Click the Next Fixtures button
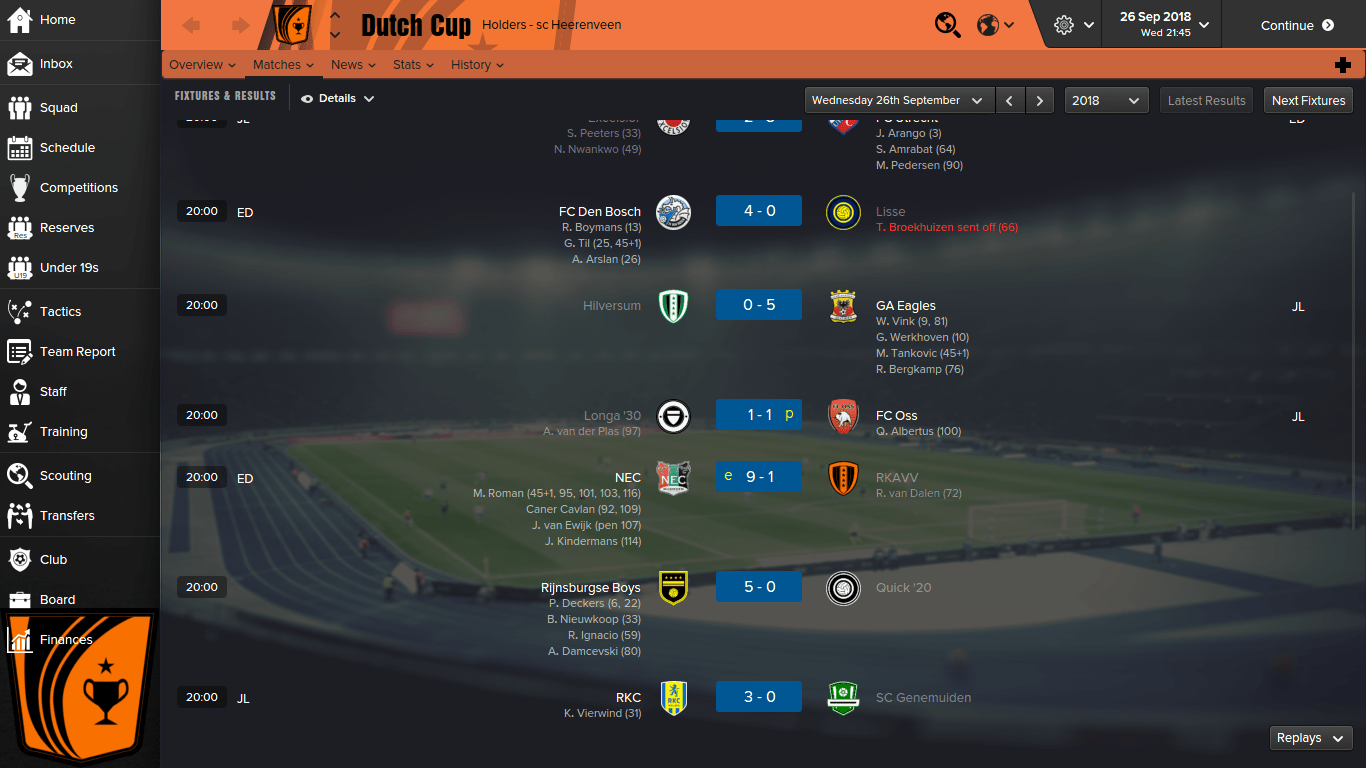 pyautogui.click(x=1308, y=100)
